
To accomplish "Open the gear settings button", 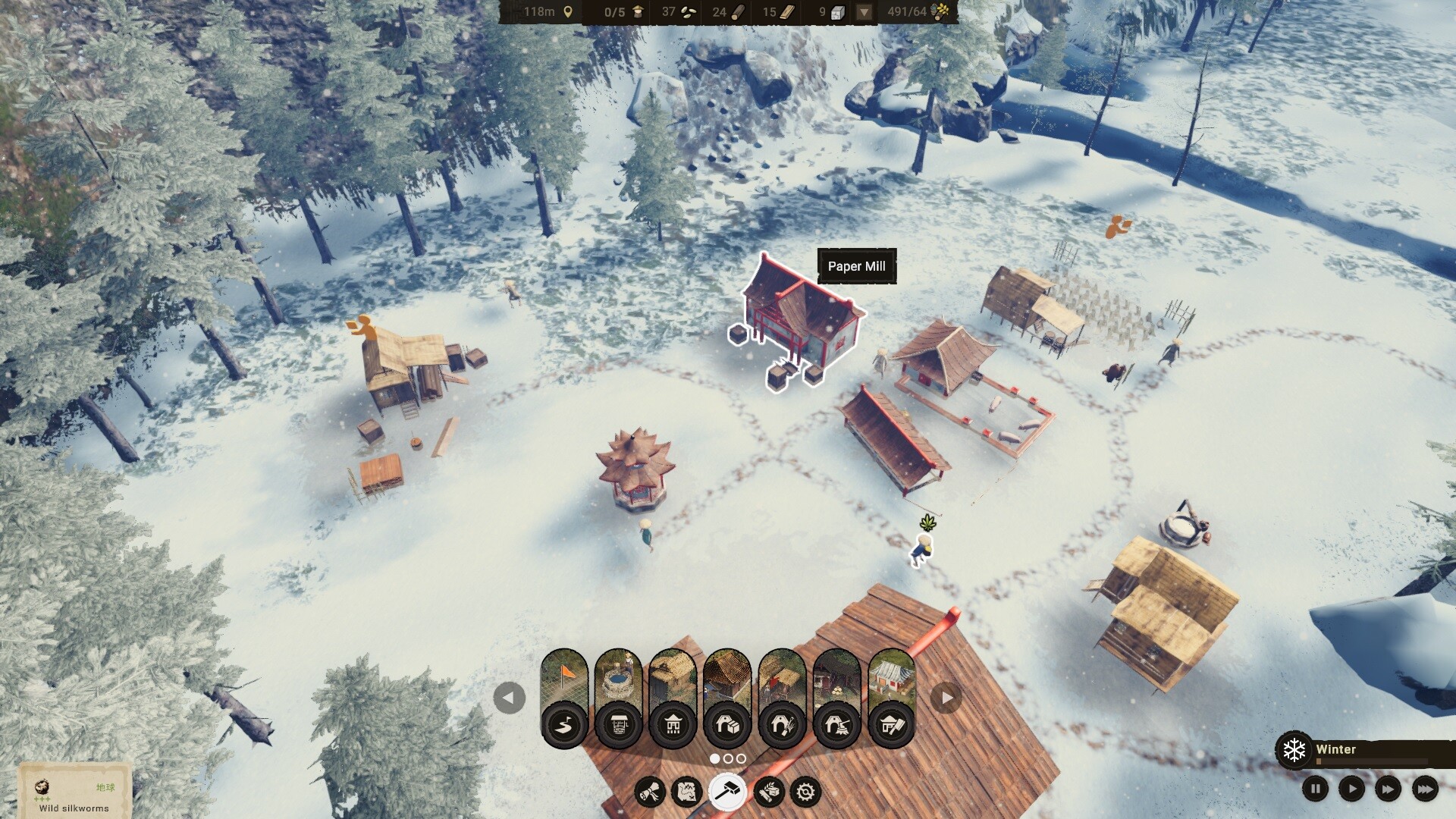I will pyautogui.click(x=805, y=792).
